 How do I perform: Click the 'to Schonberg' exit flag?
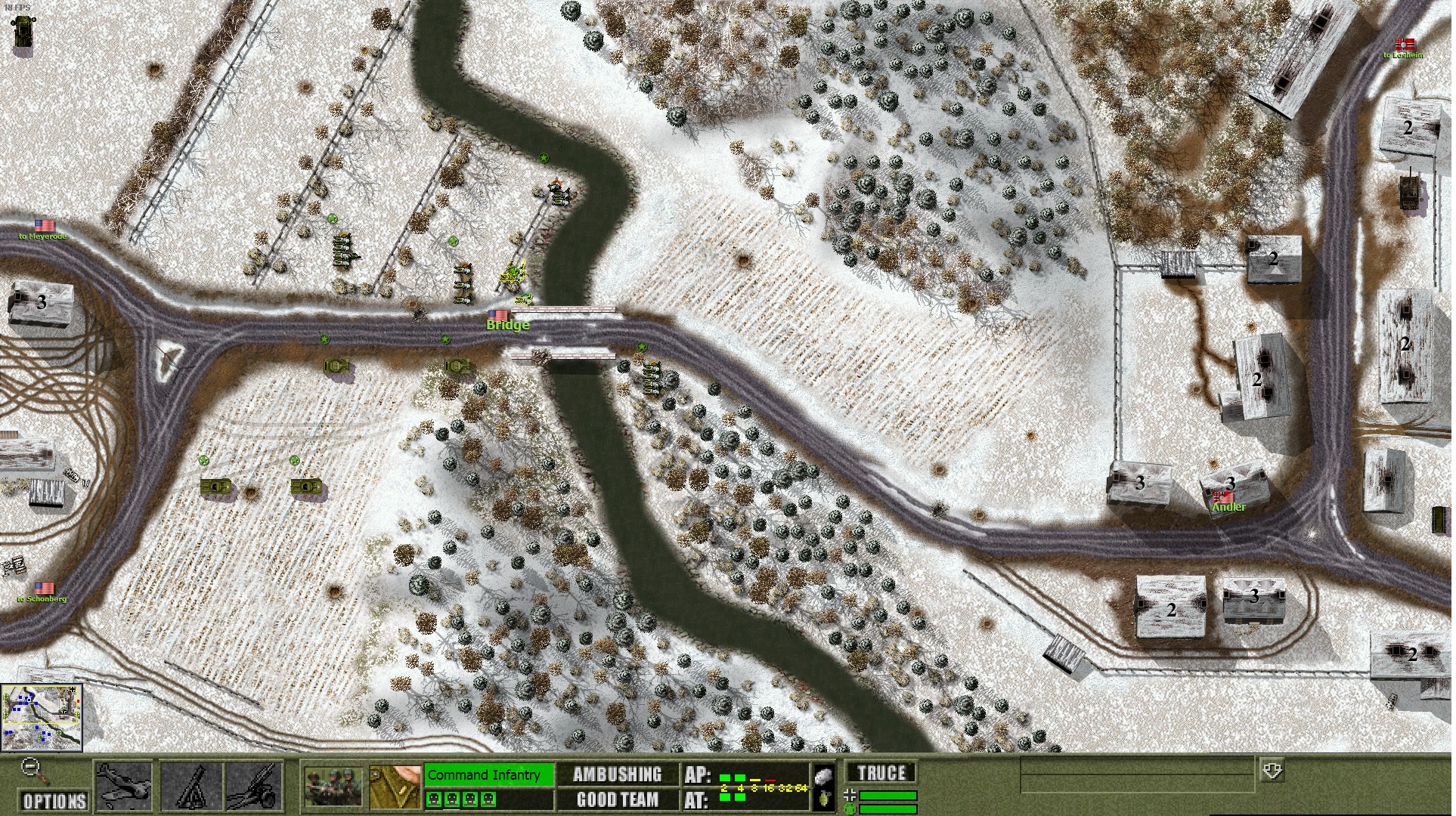(x=45, y=588)
